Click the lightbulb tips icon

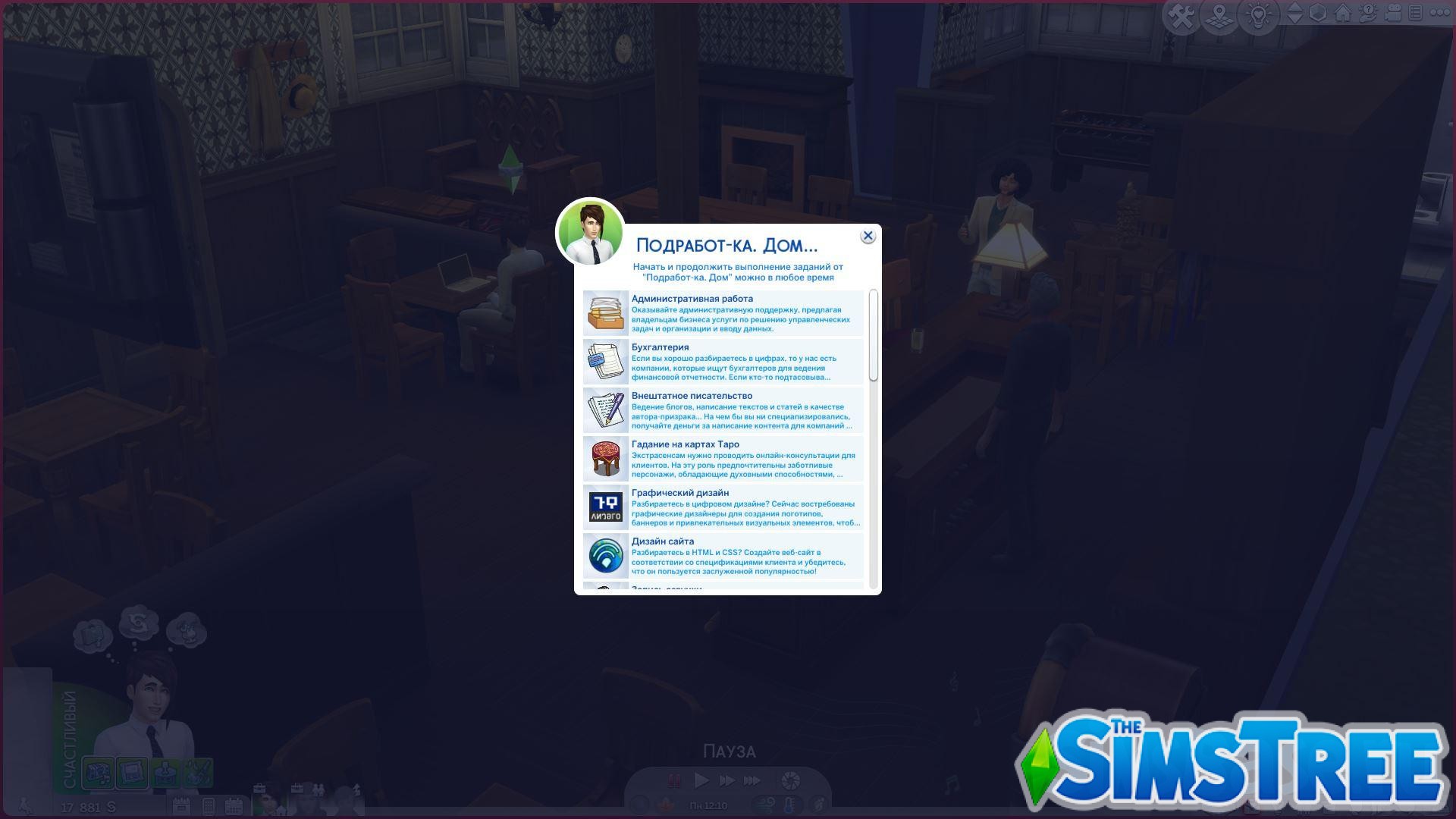click(1257, 14)
